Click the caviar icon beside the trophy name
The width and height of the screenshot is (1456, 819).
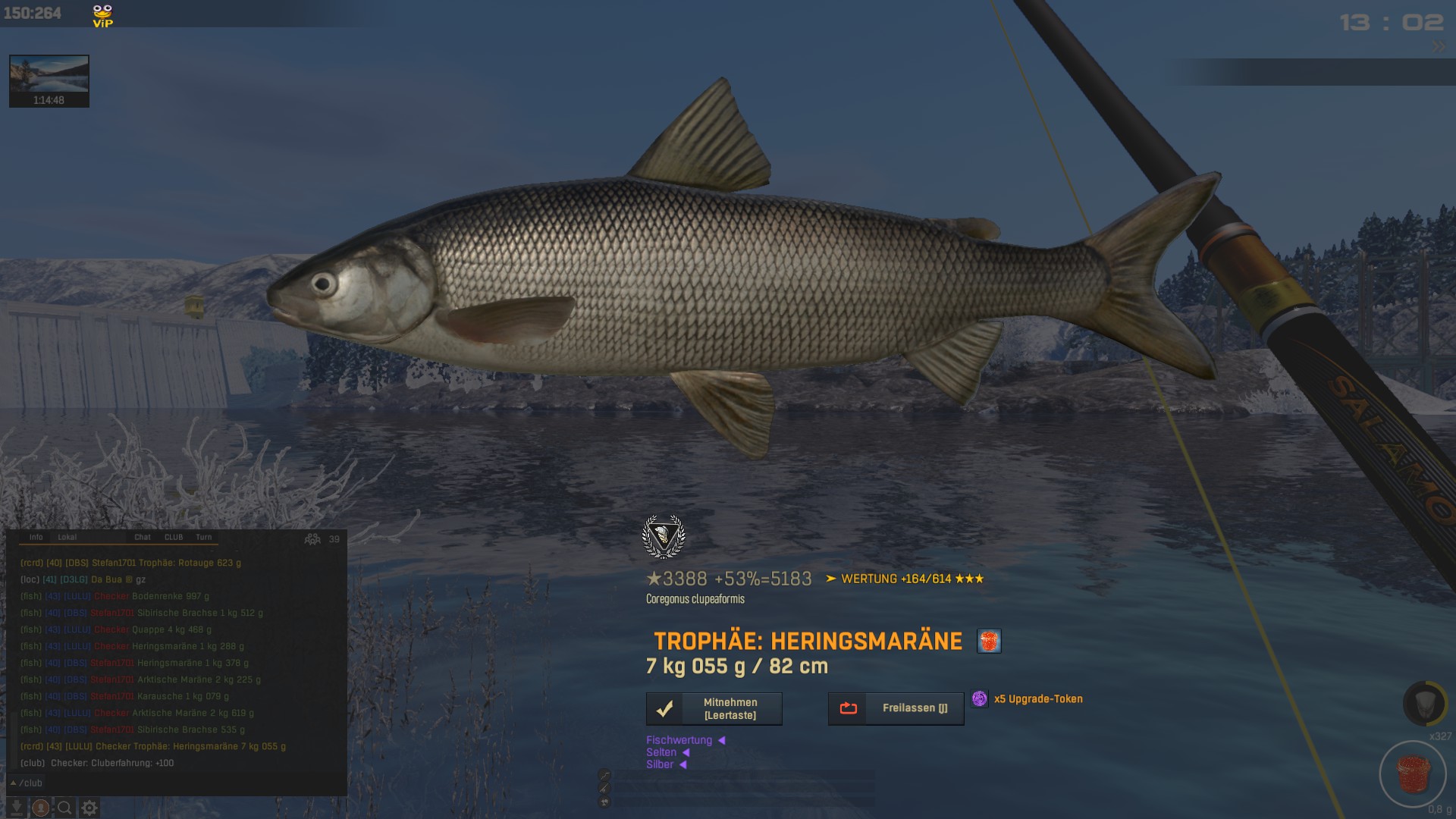coord(989,641)
